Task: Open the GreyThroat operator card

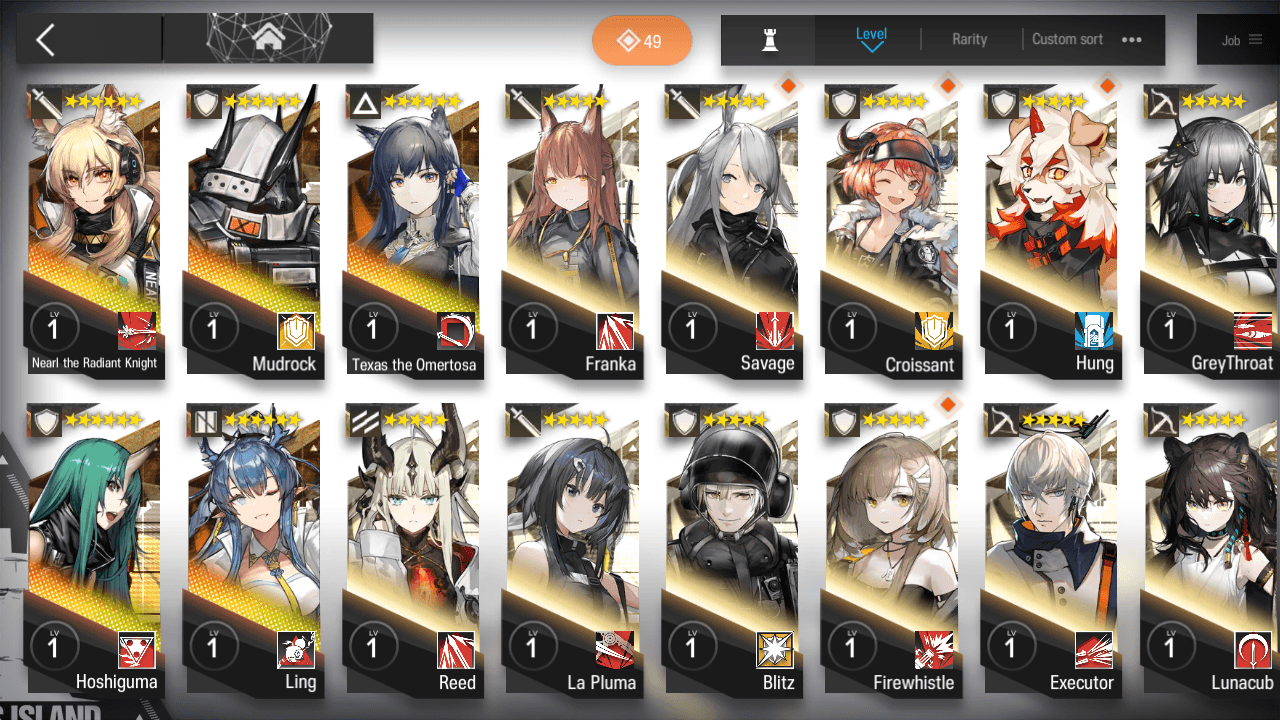Action: click(x=1210, y=230)
